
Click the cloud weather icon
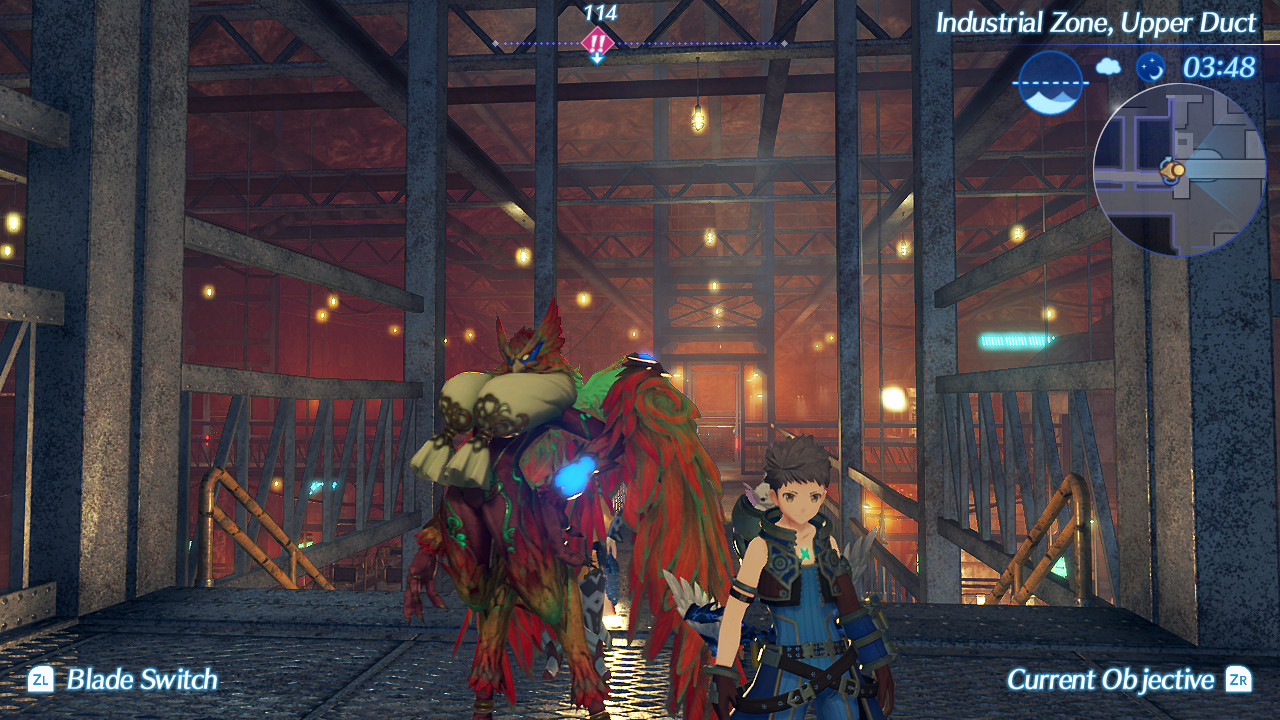1108,67
